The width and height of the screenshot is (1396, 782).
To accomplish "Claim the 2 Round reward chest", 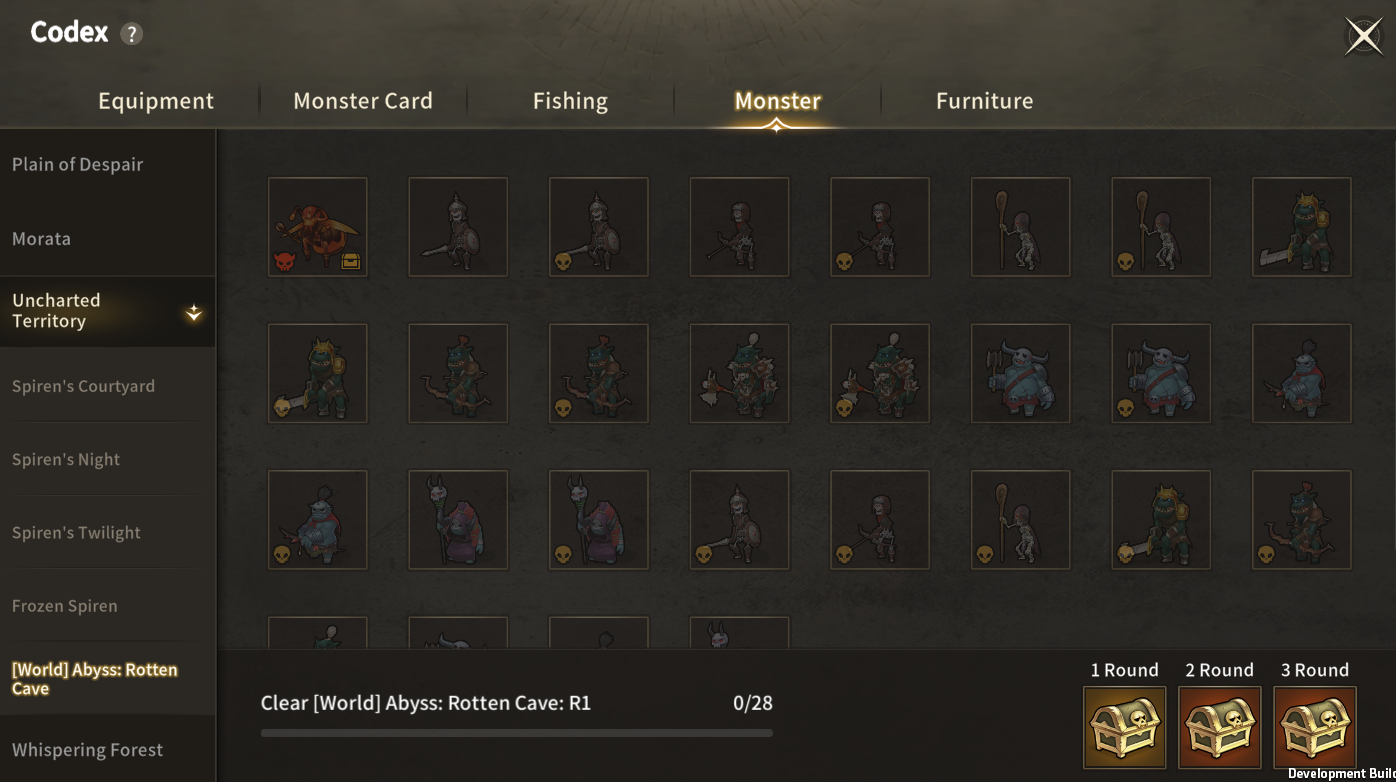I will 1219,727.
